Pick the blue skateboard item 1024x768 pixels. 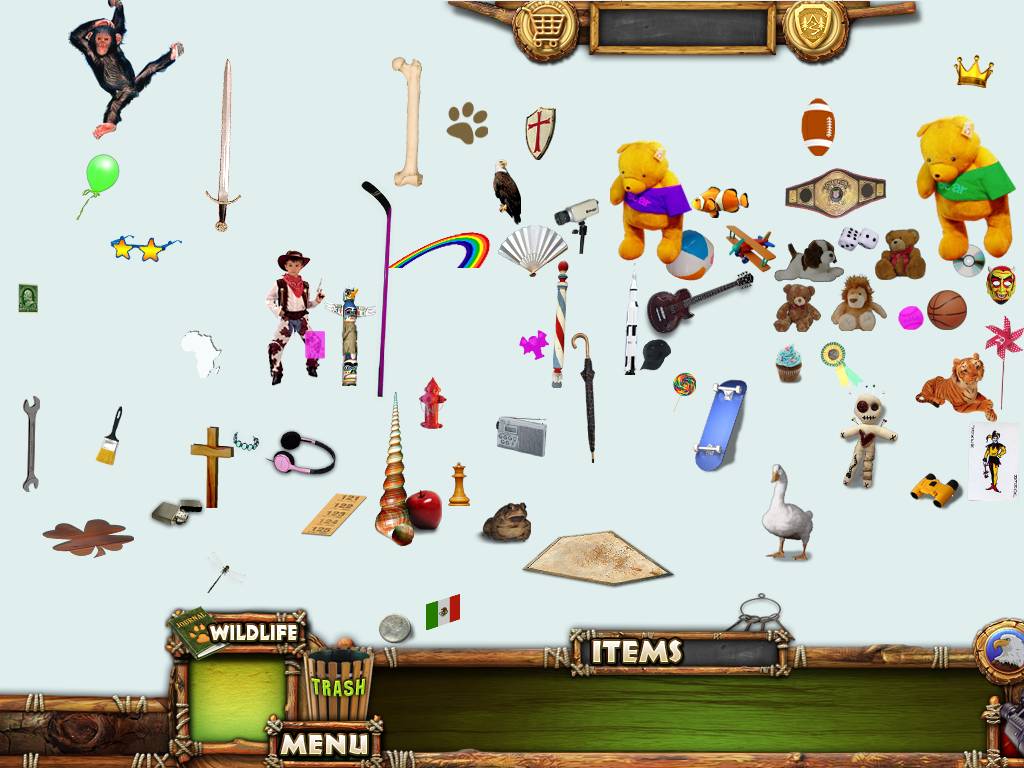tap(720, 424)
